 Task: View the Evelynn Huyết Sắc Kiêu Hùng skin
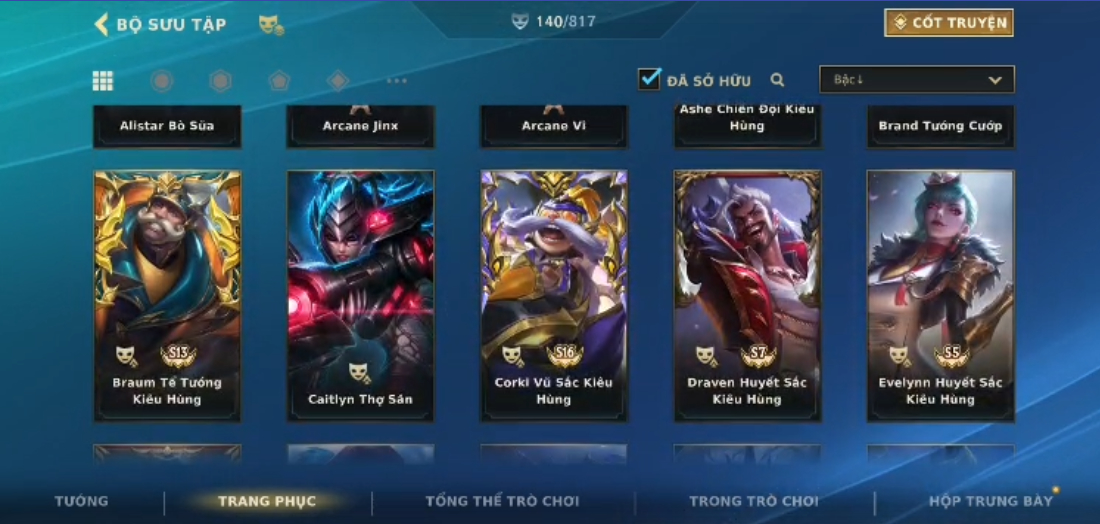point(940,295)
